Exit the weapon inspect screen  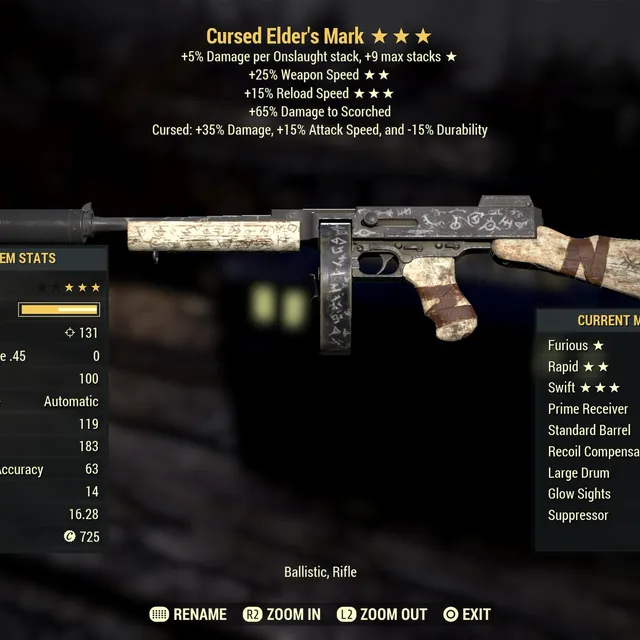point(476,614)
